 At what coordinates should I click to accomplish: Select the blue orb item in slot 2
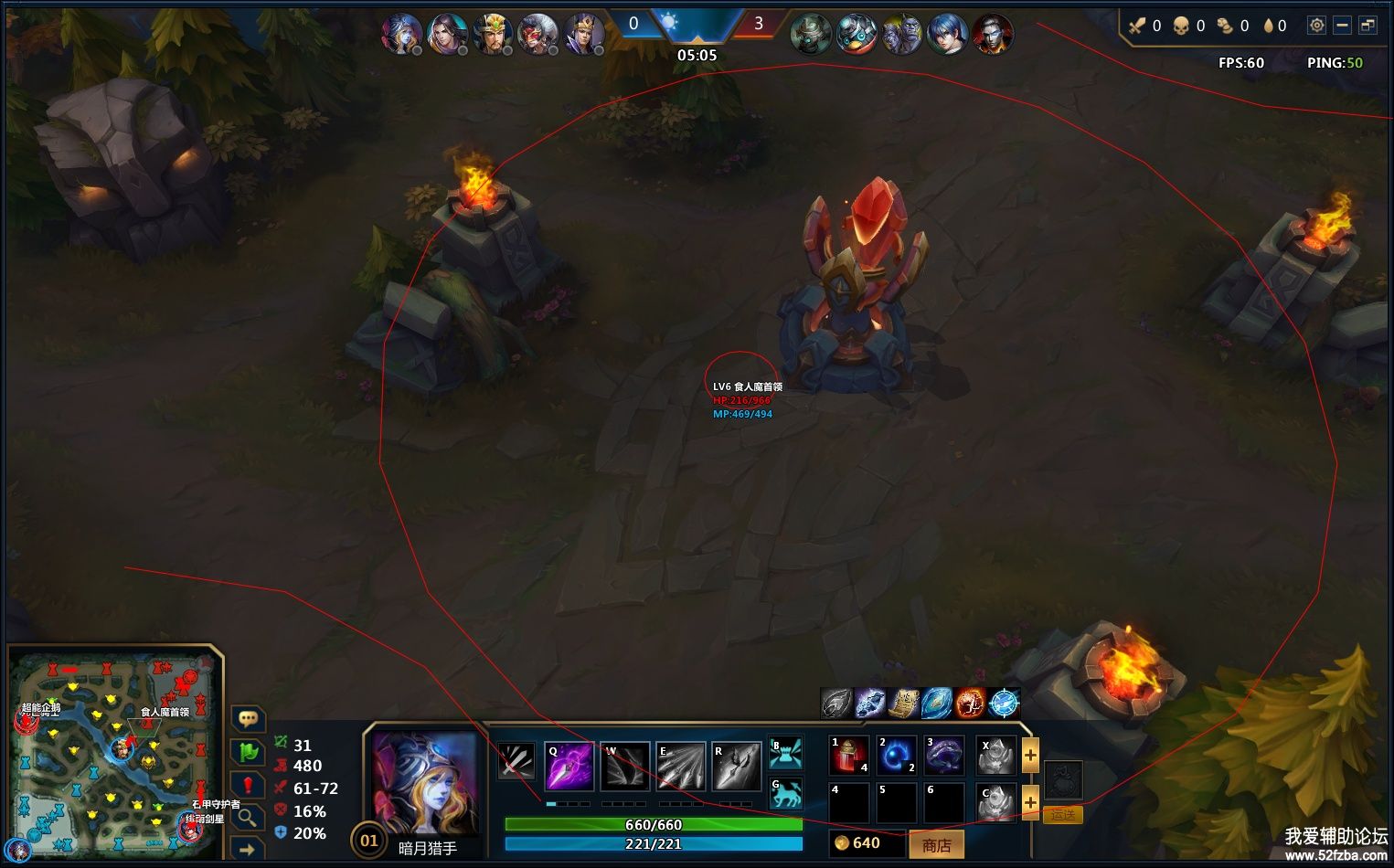[897, 756]
